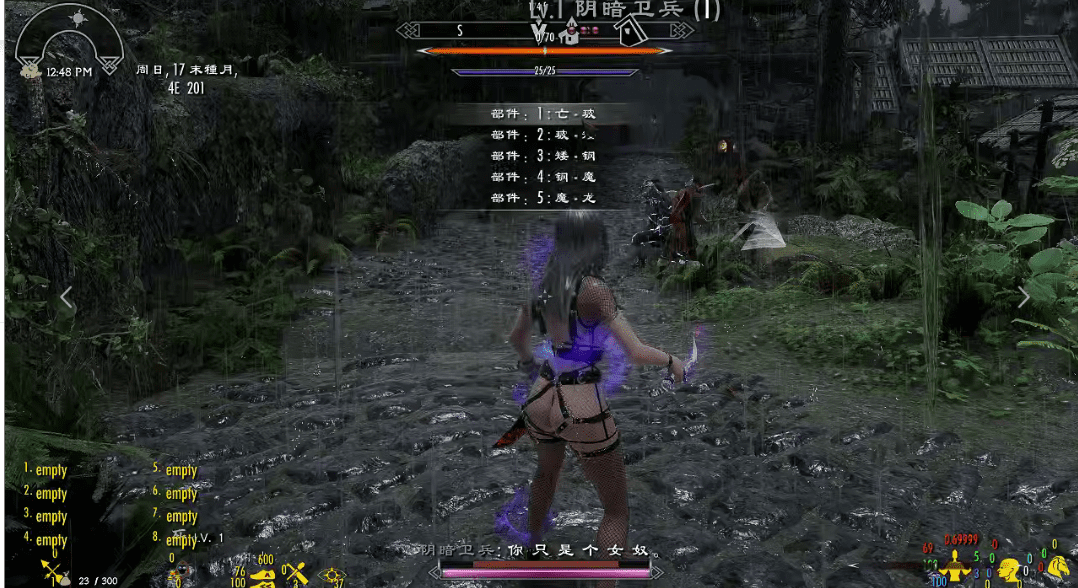The image size is (1078, 588).
Task: Go to the previous image with left arrow
Action: (67, 297)
